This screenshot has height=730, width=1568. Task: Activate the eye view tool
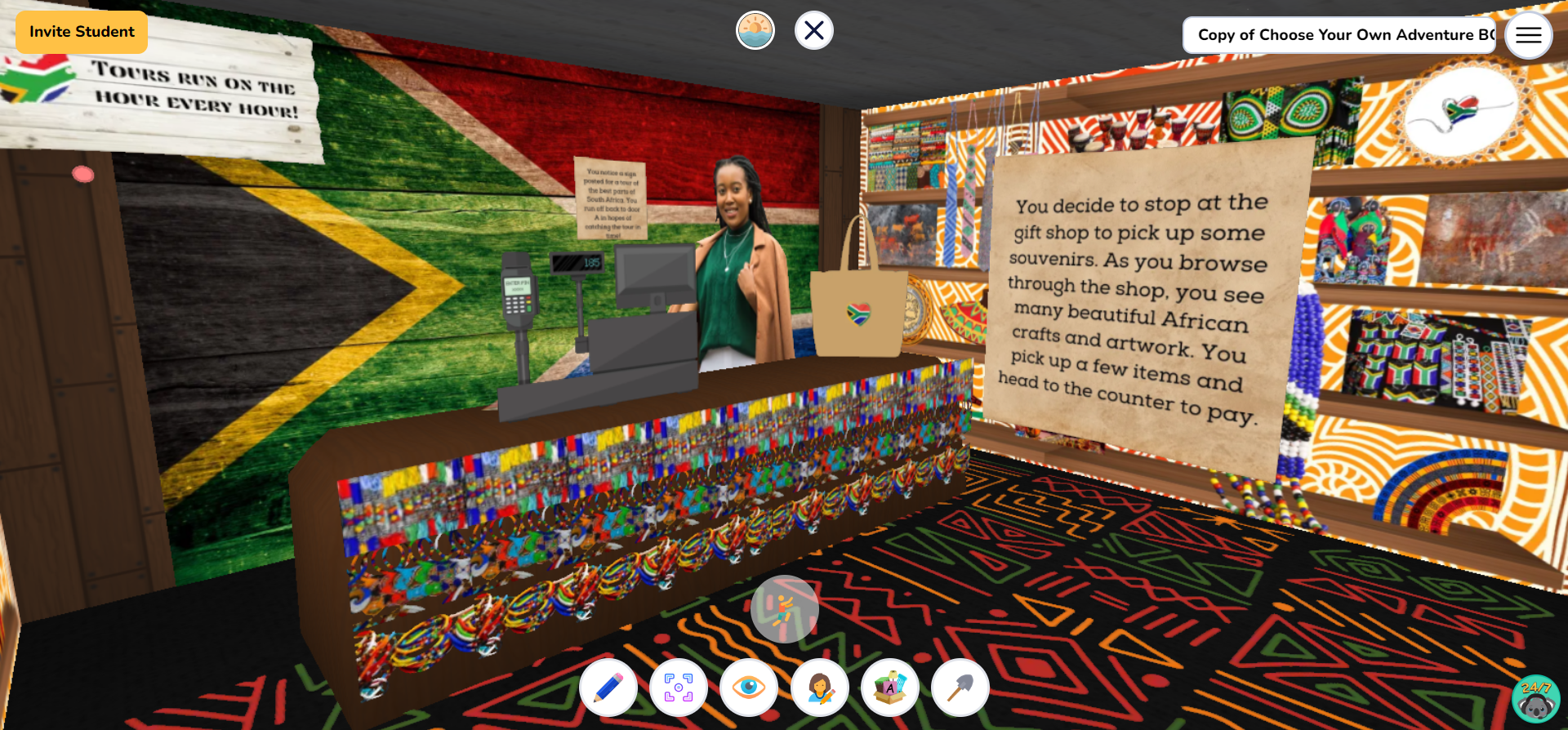point(749,688)
